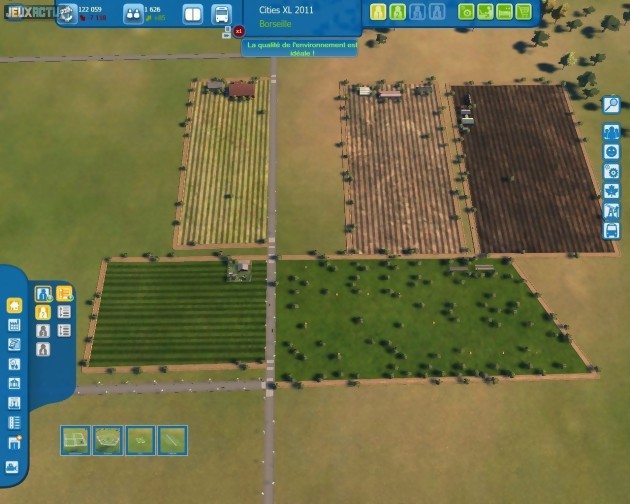Open the city budget cash panel
The image size is (630, 504).
67,13
